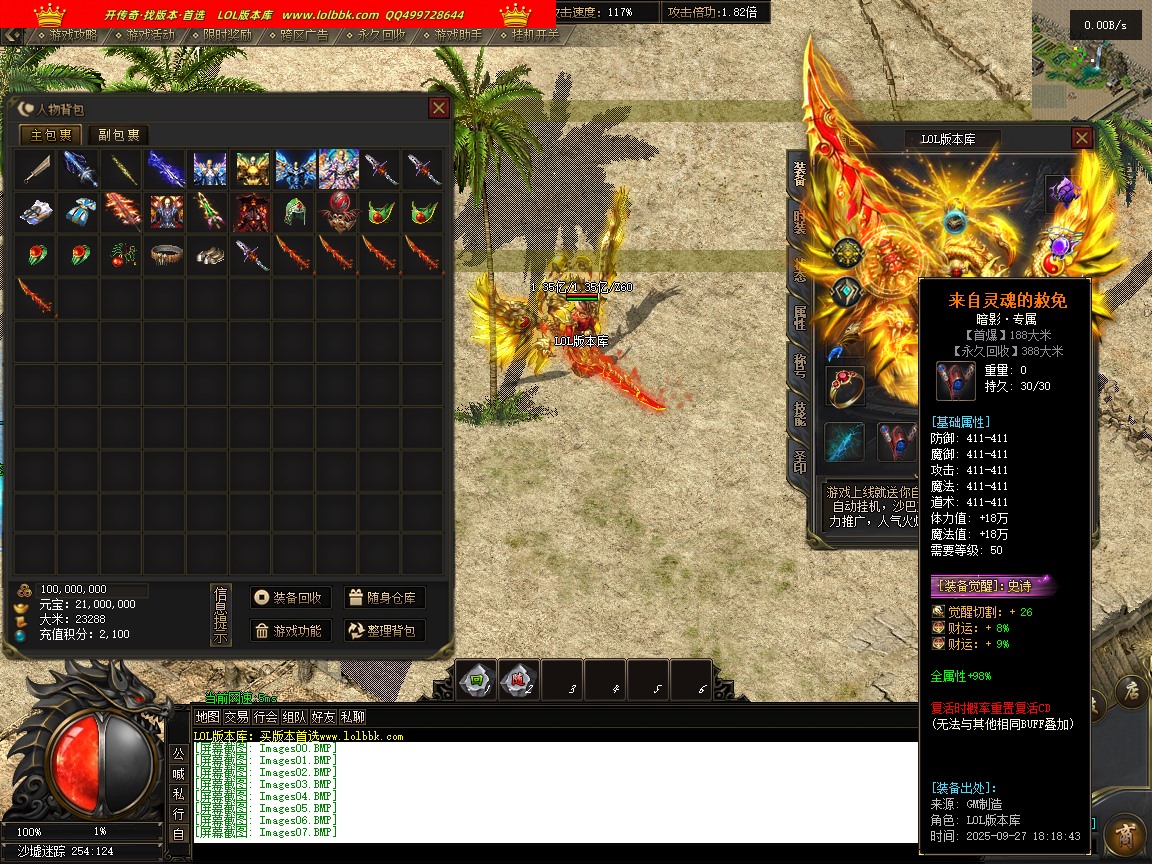The height and width of the screenshot is (864, 1152).
Task: Select the 主包裹 main bag tab
Action: click(x=51, y=135)
